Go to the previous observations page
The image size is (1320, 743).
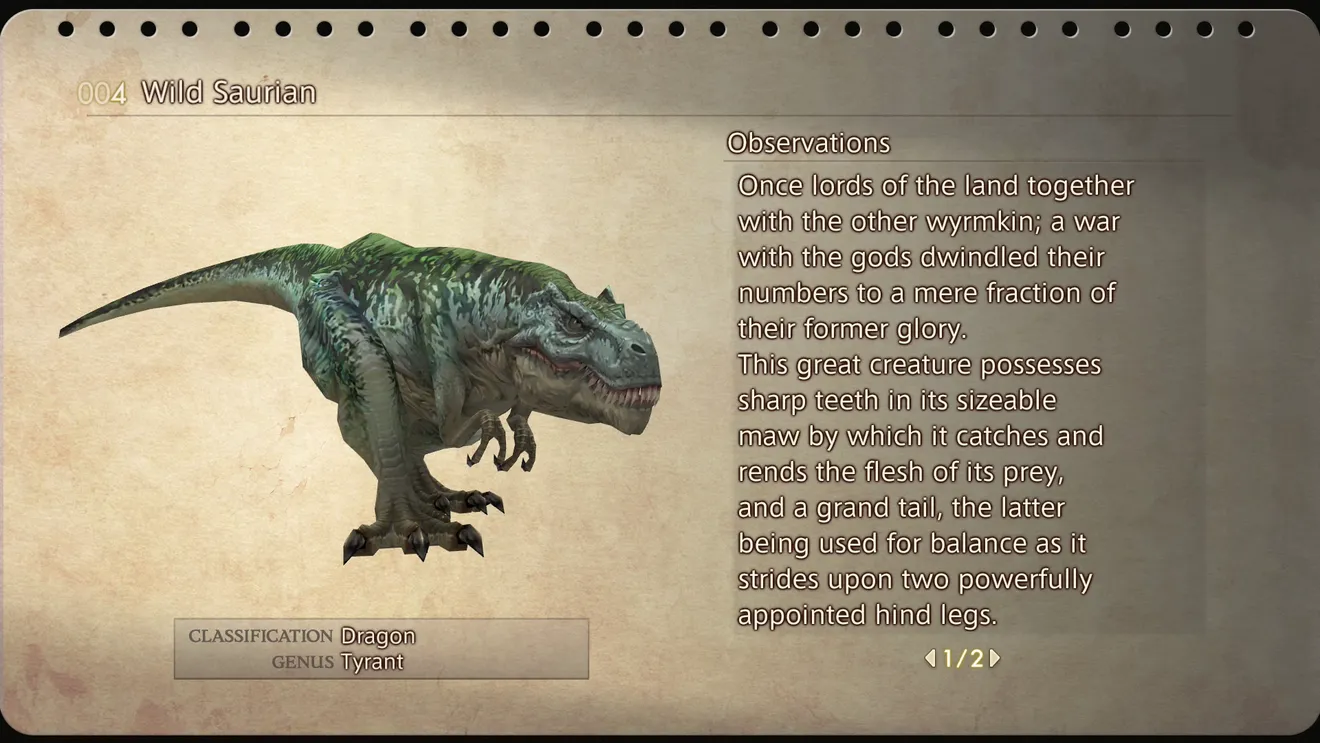coord(930,658)
